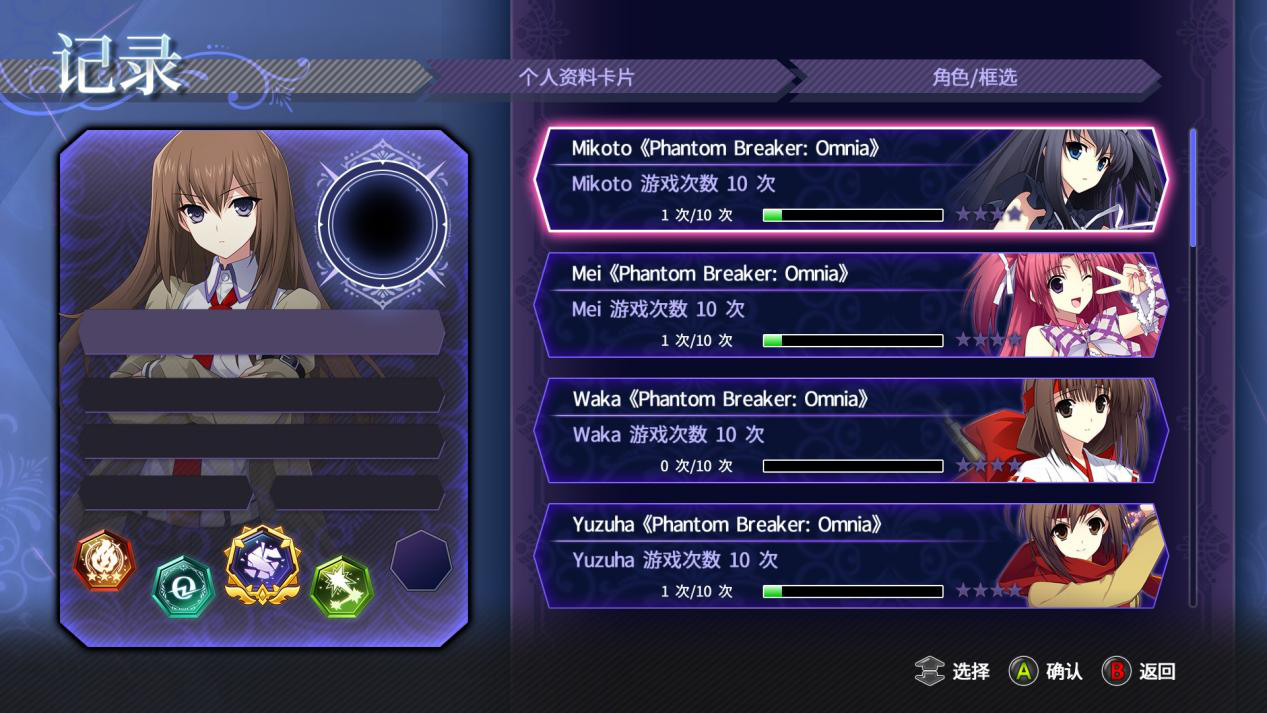Switch to the 个人资料卡片 tab
This screenshot has height=713, width=1267.
tap(576, 77)
